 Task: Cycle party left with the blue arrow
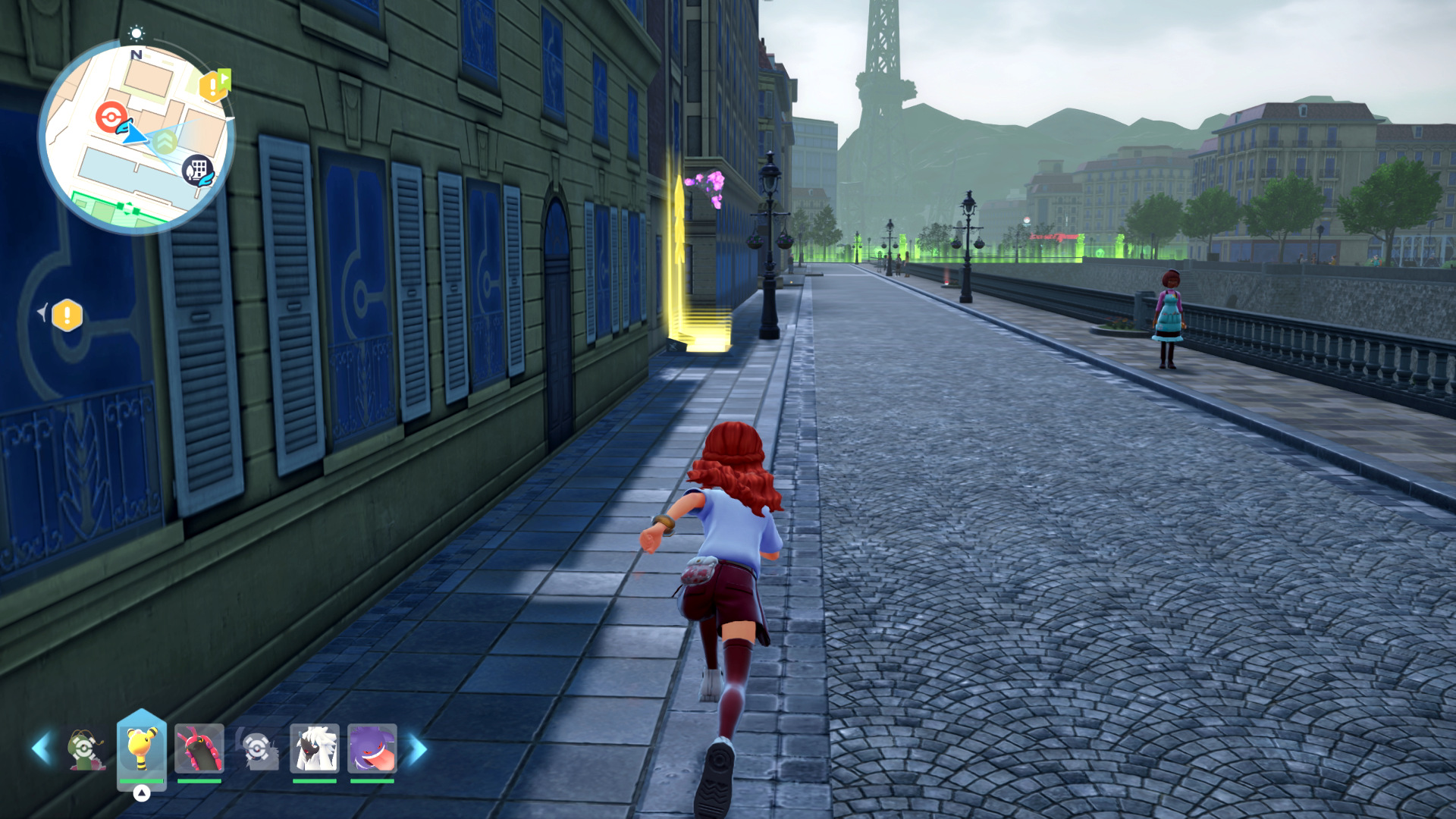click(41, 748)
